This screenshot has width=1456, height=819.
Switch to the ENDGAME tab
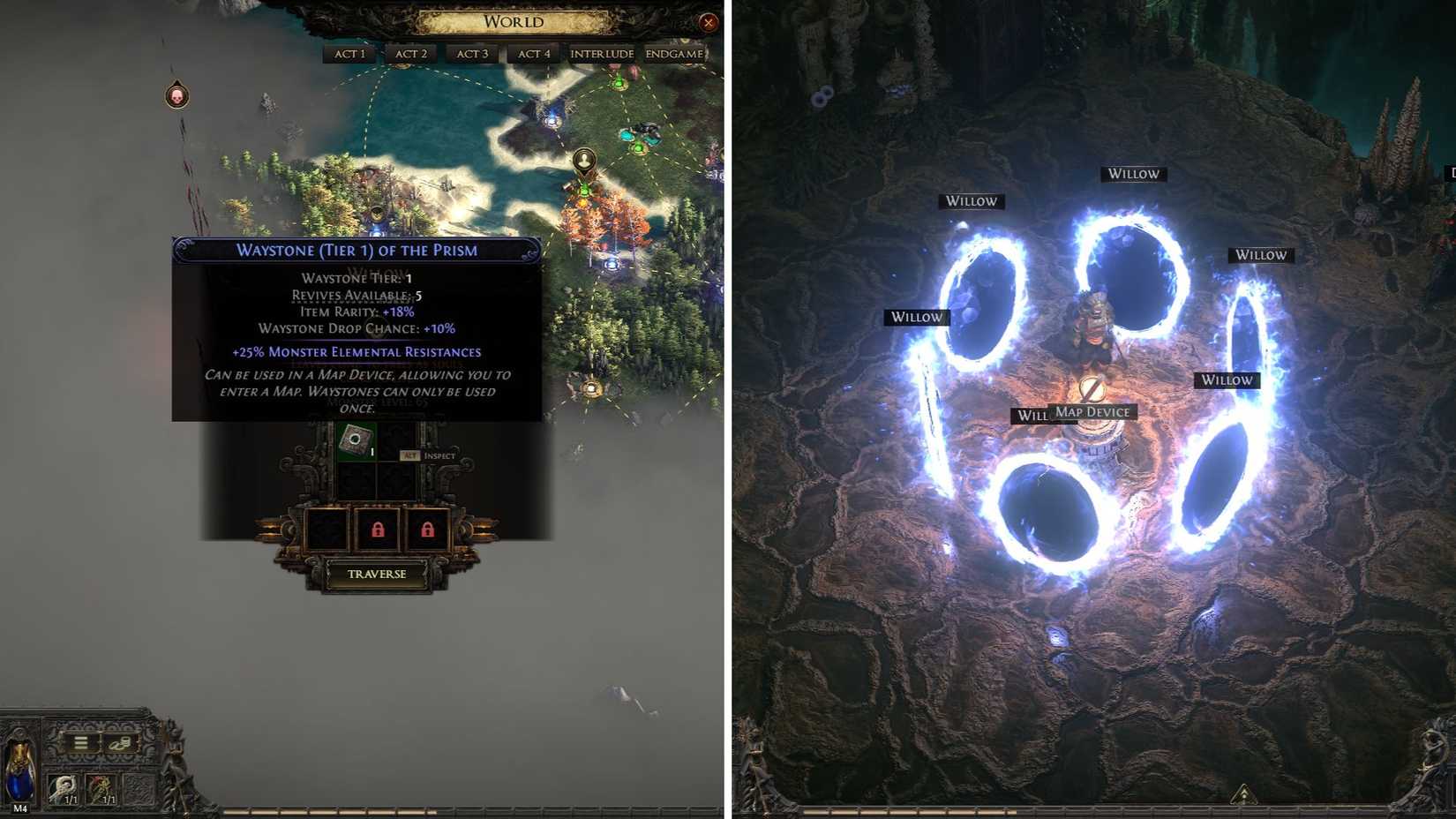tap(674, 53)
